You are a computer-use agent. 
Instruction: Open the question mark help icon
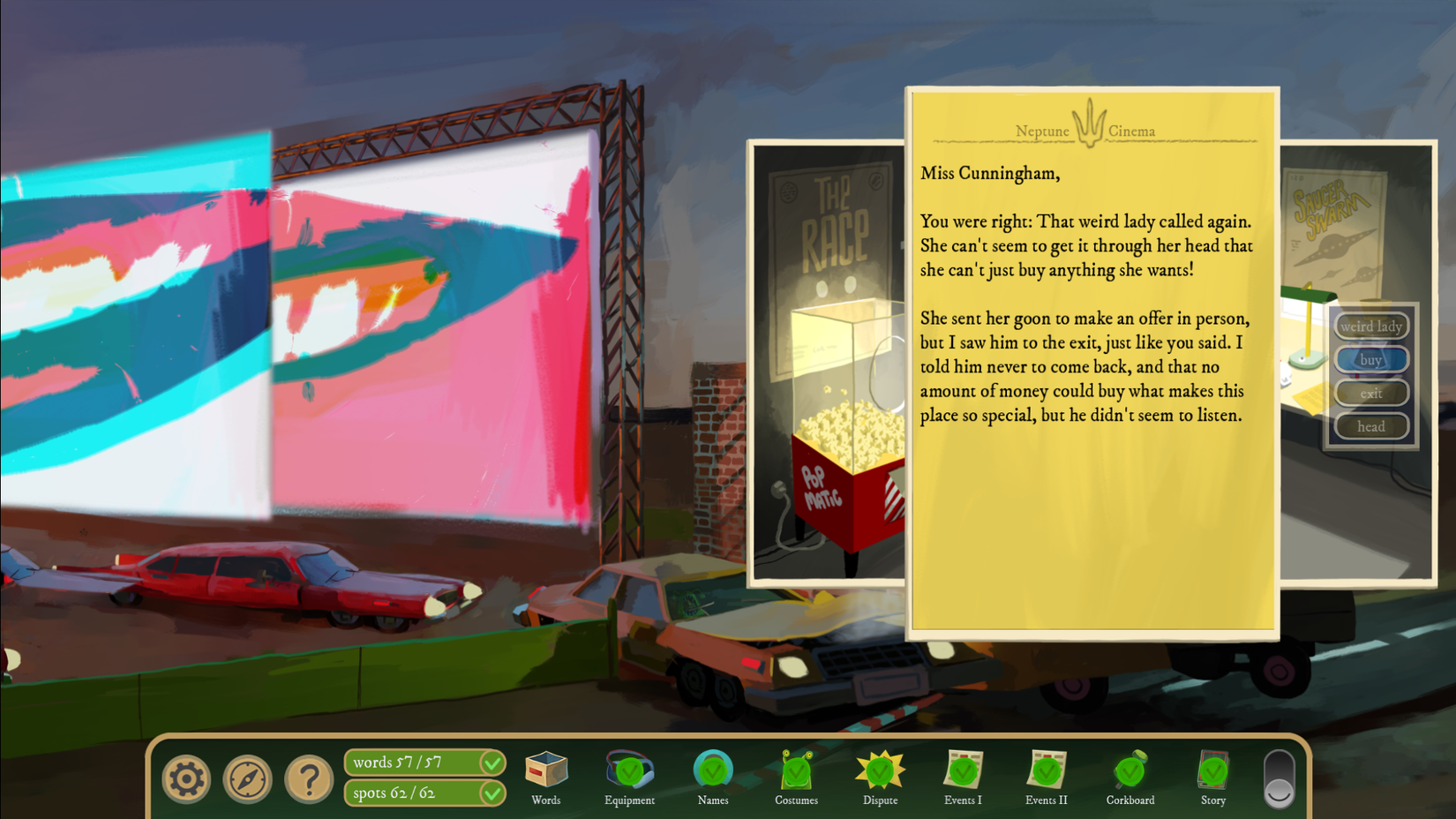pyautogui.click(x=307, y=779)
